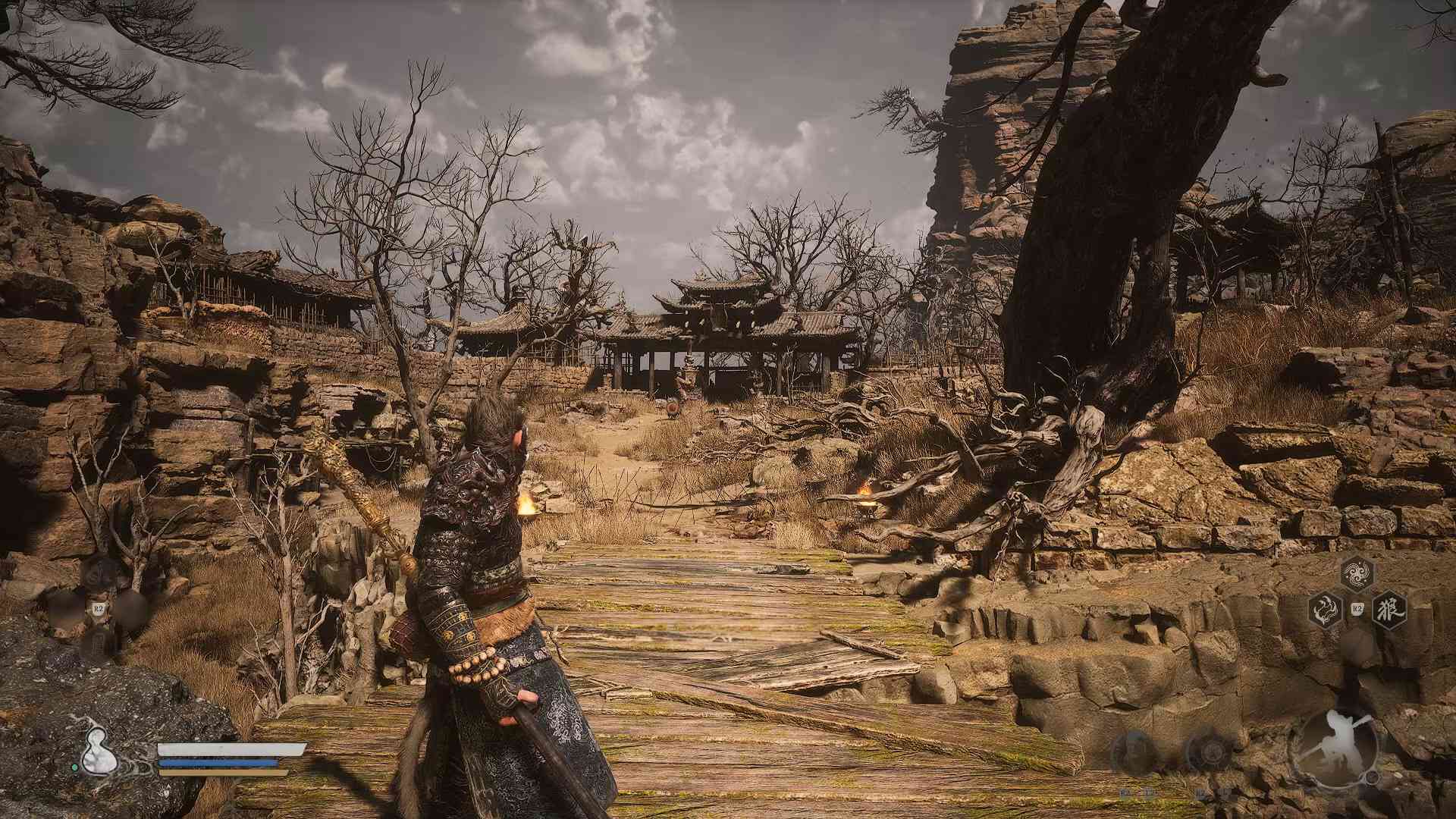Activate the swirling cloud spell icon
This screenshot has height=819, width=1456.
point(1357,574)
